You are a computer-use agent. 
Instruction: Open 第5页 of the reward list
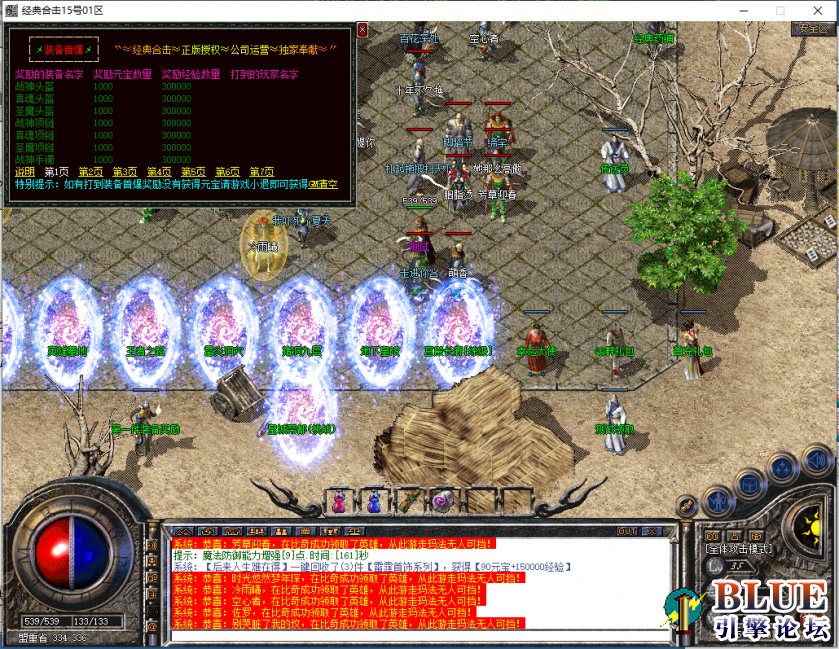point(193,172)
